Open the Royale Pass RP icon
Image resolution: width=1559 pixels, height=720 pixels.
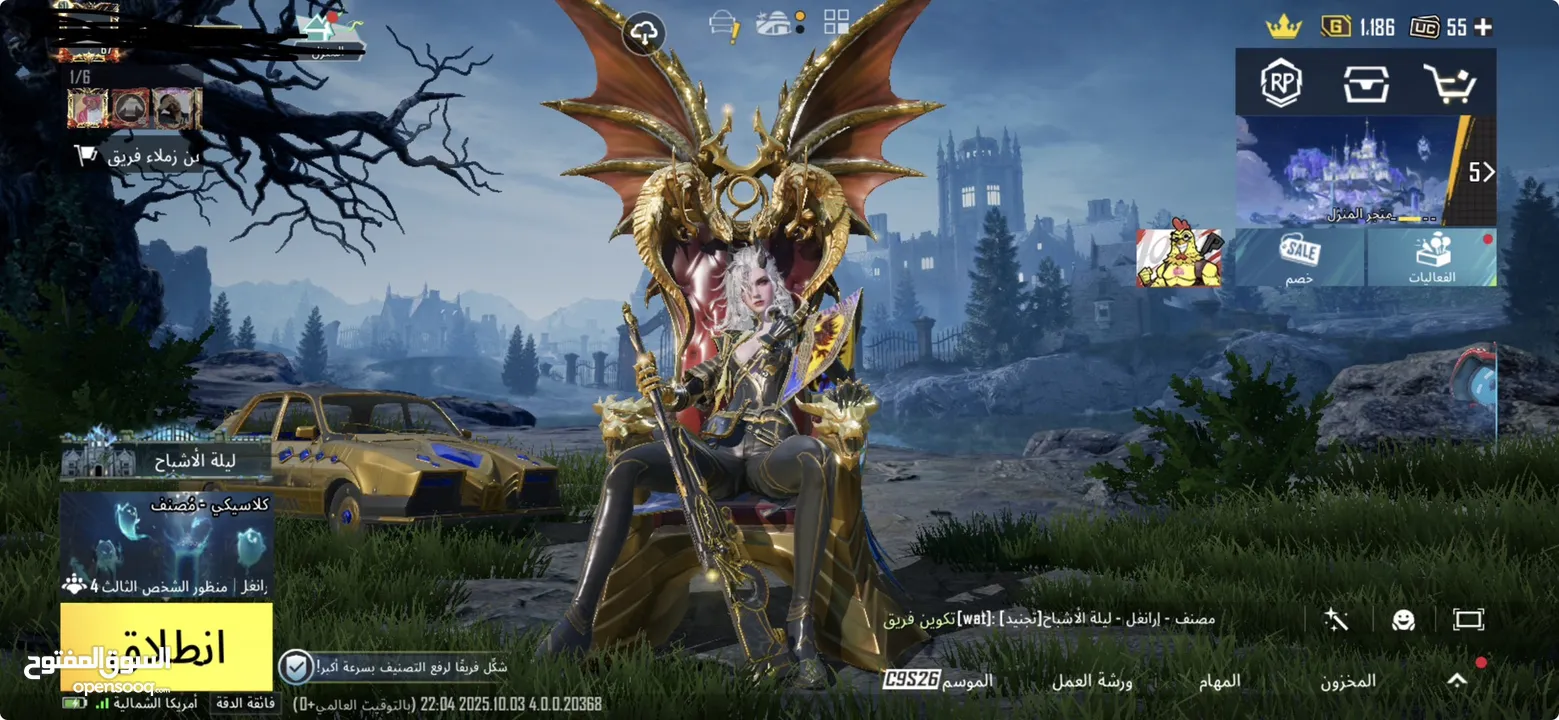tap(1281, 84)
